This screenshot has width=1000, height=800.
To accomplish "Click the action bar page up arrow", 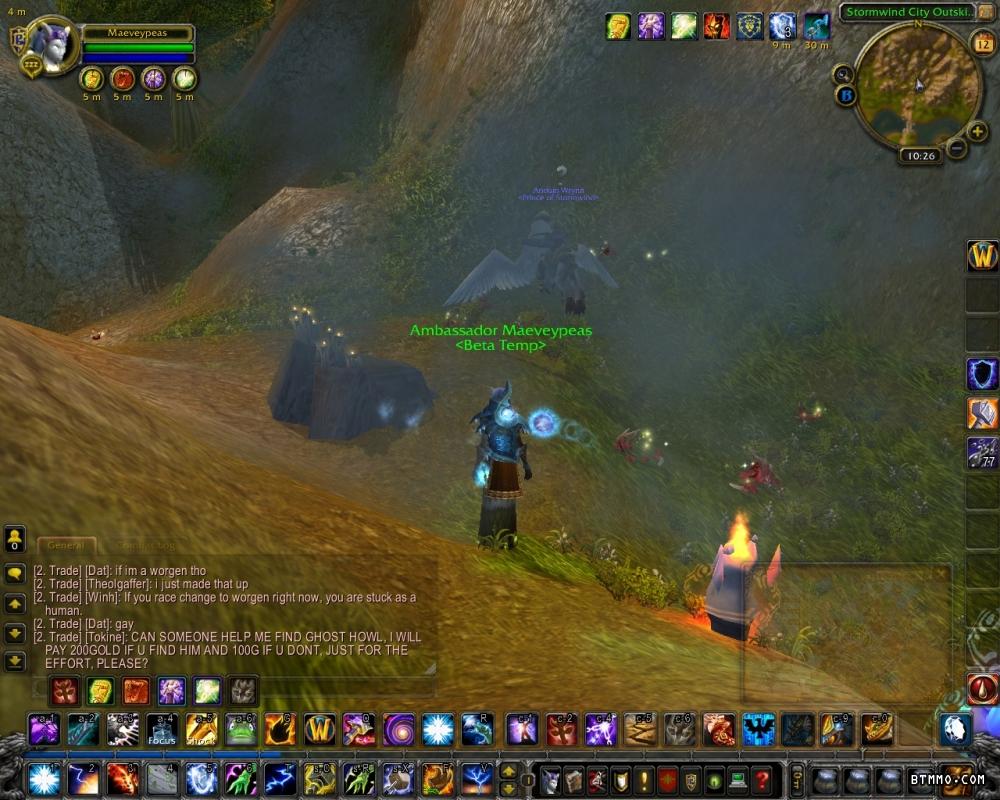I will (509, 770).
